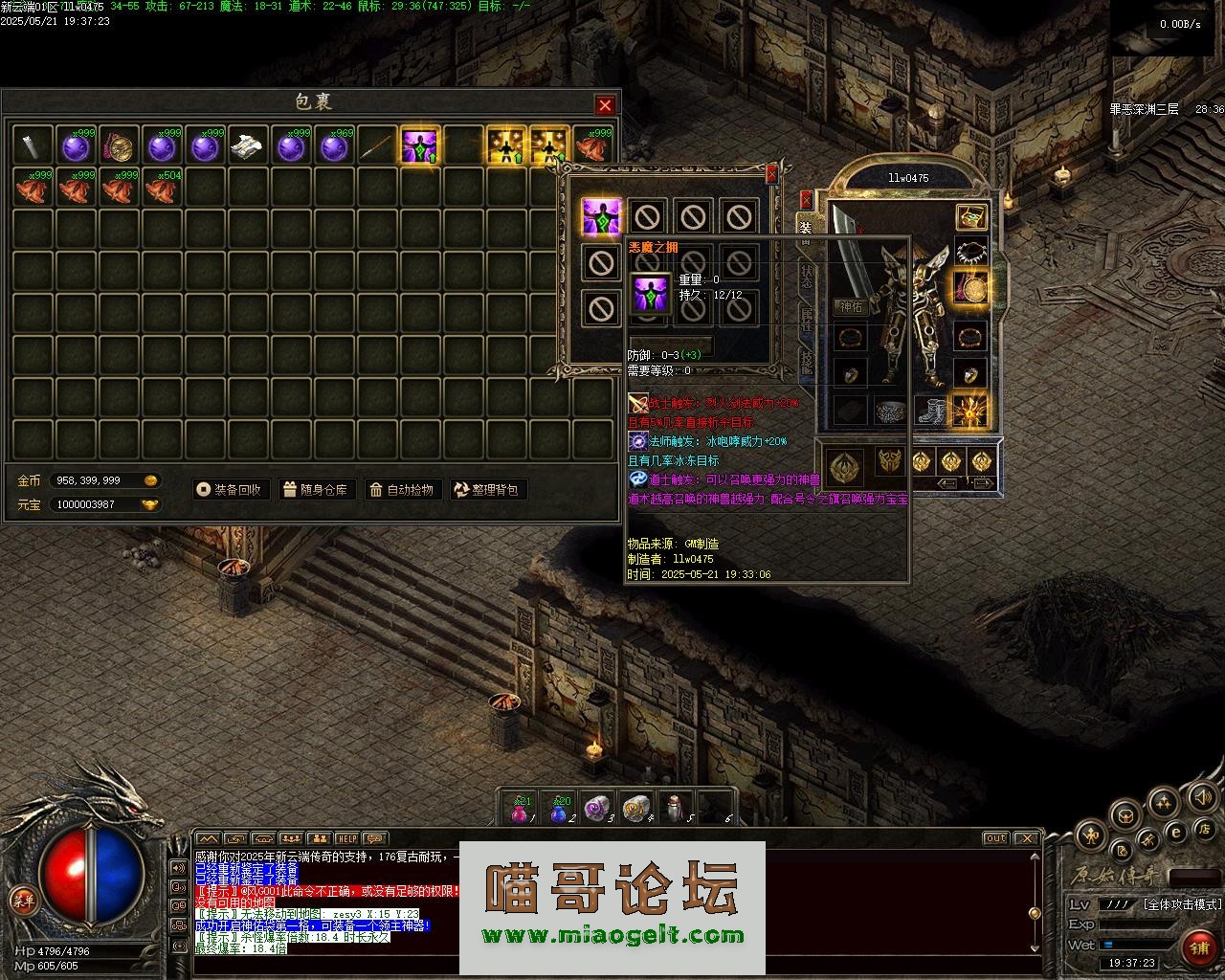1225x980 pixels.
Task: Click the round red 铺 shop button
Action: pos(1198,947)
